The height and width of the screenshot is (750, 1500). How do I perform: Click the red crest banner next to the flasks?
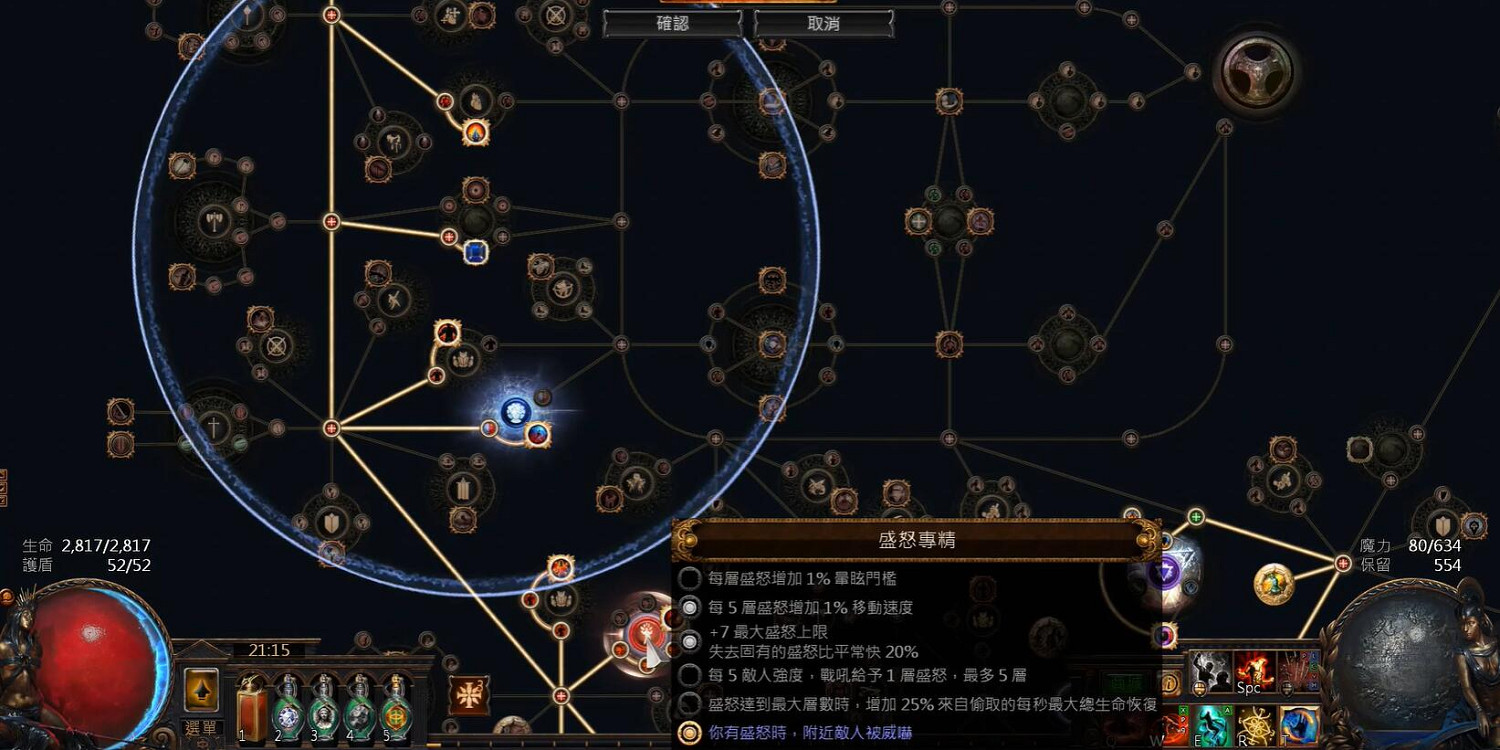(470, 697)
